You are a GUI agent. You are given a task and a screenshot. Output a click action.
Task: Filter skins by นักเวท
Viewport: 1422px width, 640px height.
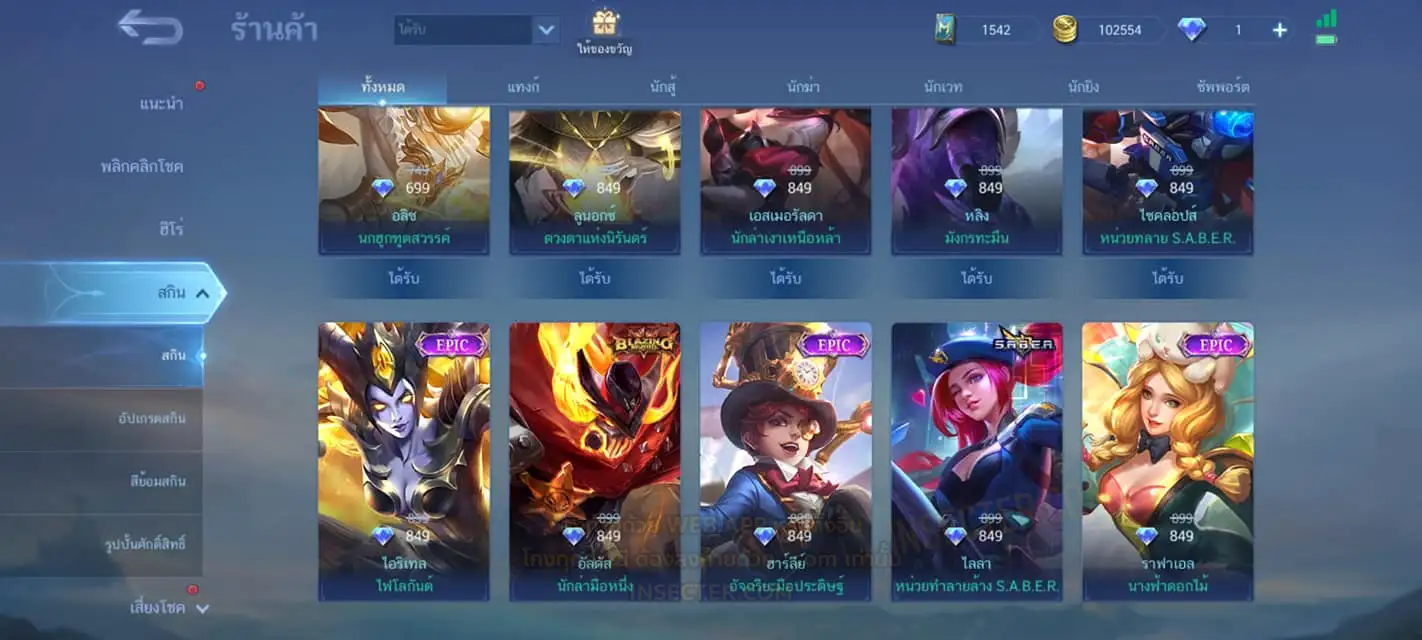tap(943, 87)
